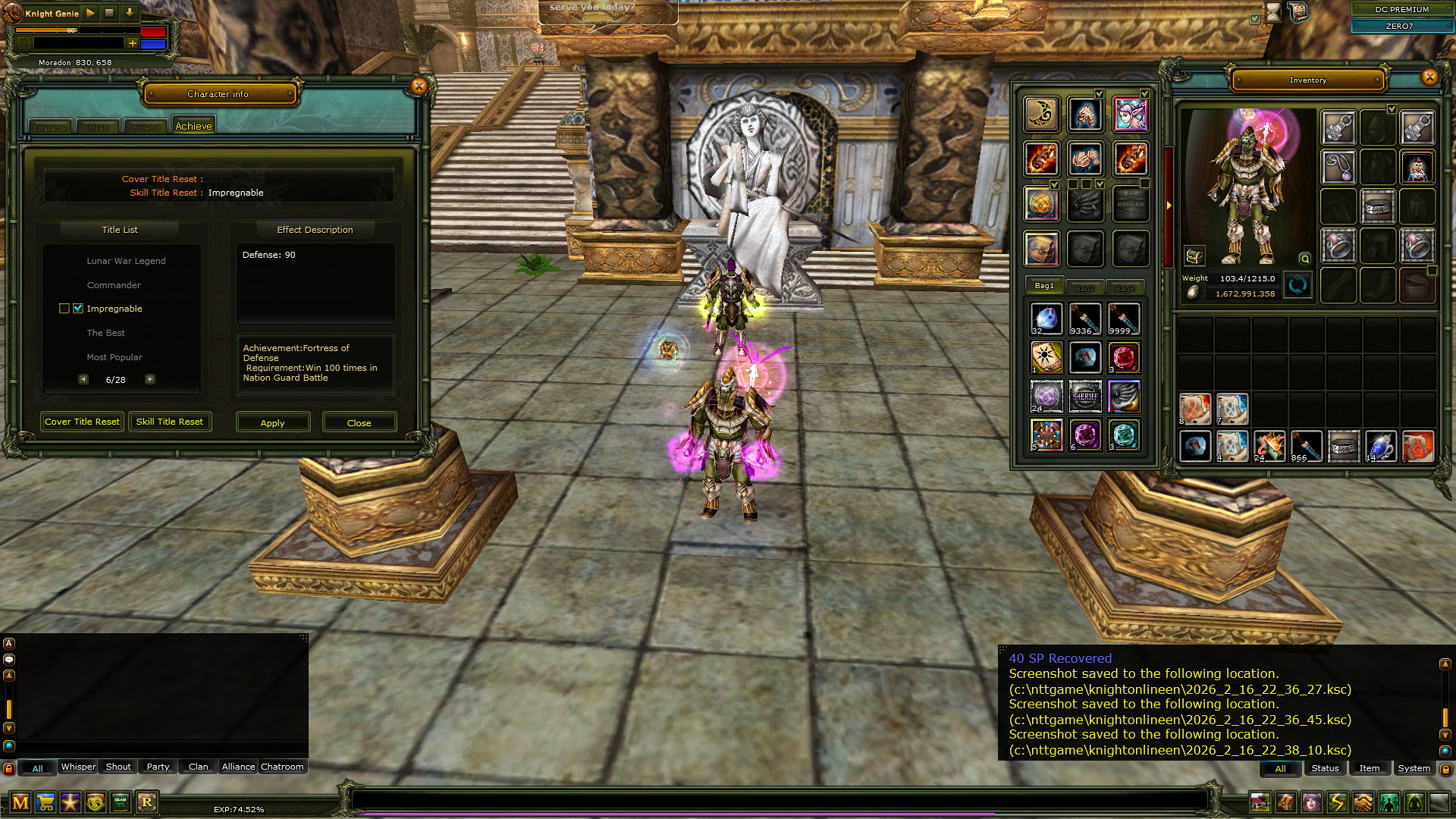Start the Knight Genie play button

[x=90, y=13]
